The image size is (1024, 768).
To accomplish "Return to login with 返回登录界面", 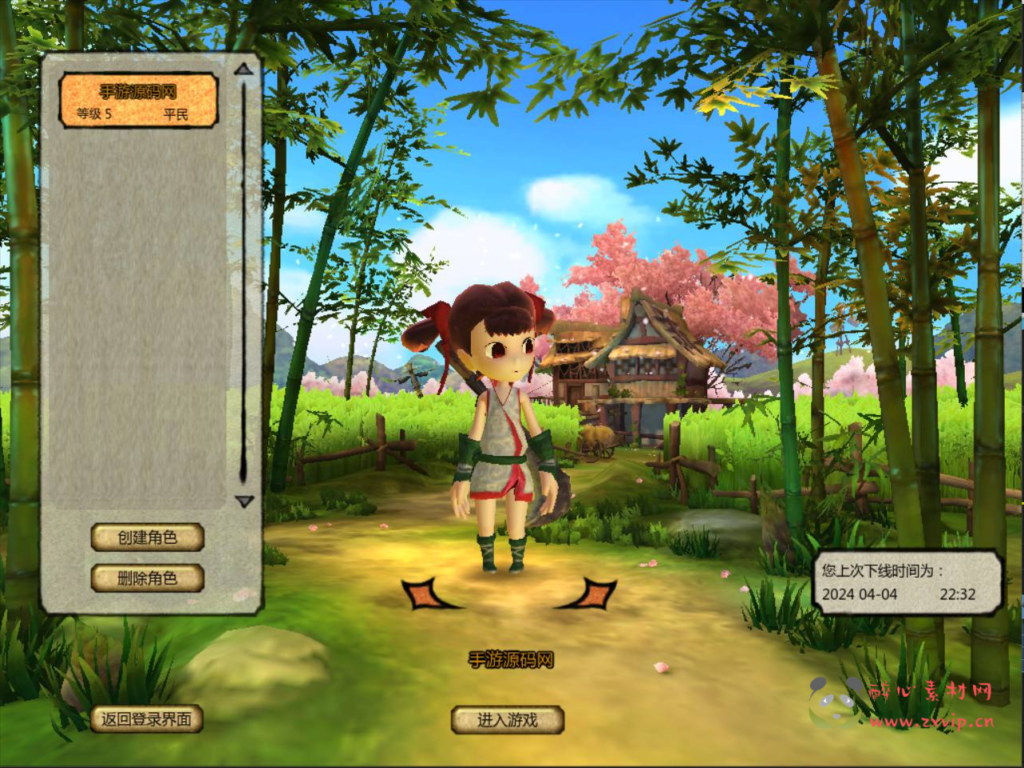I will 146,718.
